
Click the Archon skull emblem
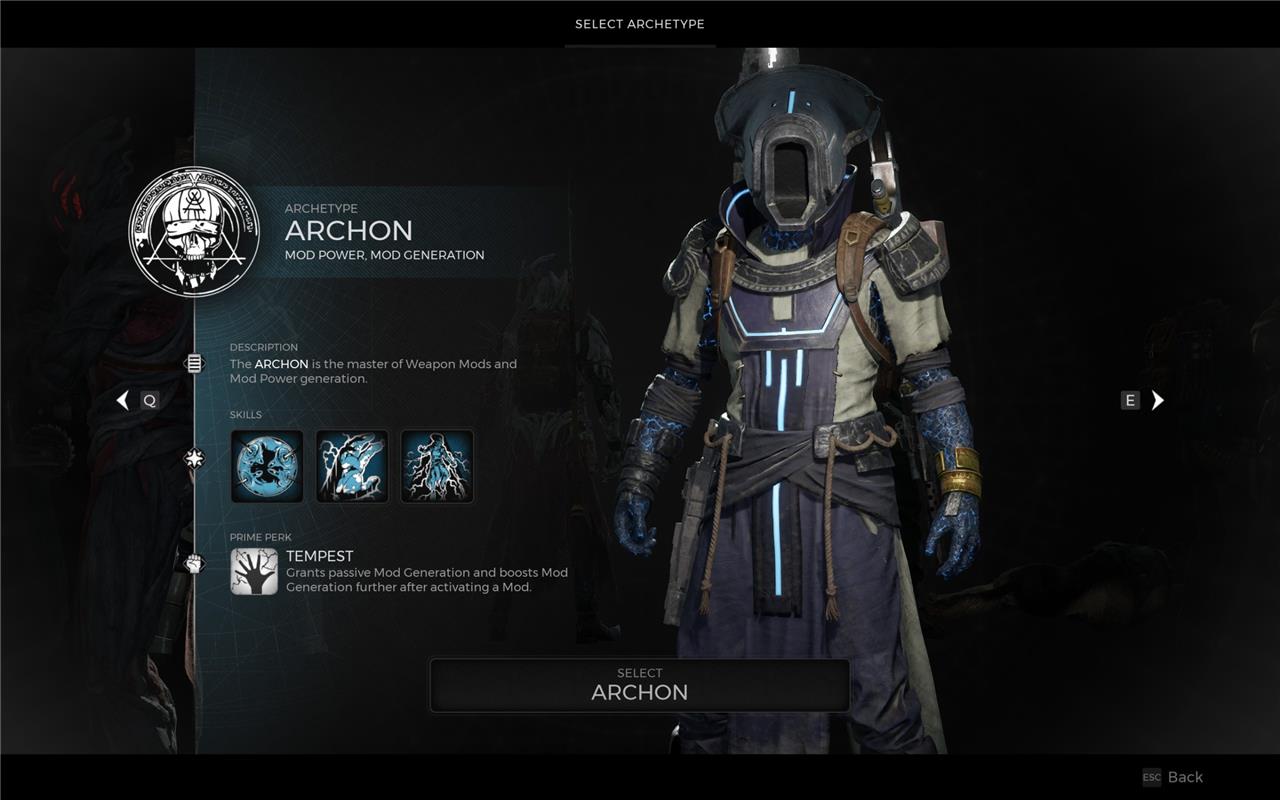[194, 231]
